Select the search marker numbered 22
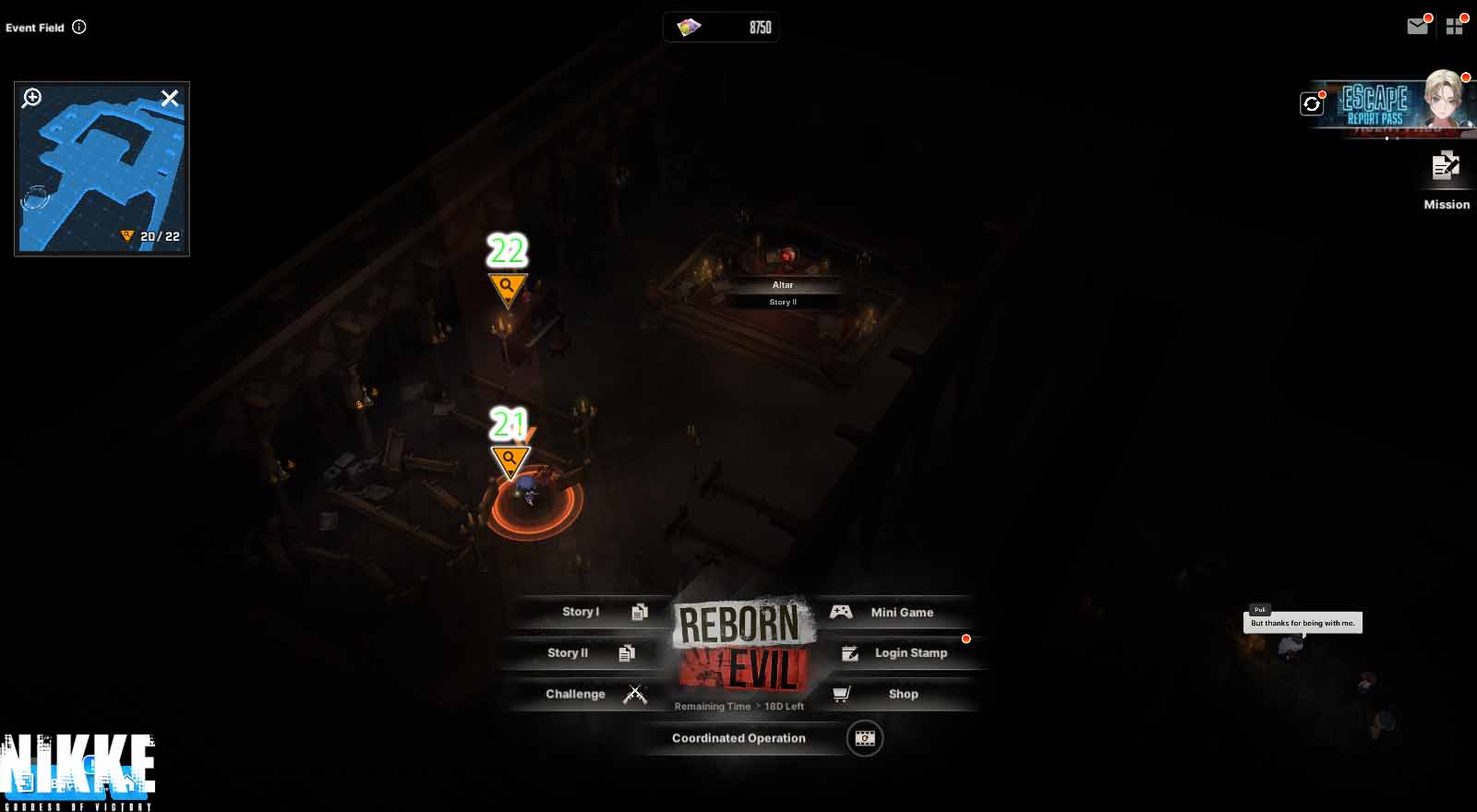 507,287
